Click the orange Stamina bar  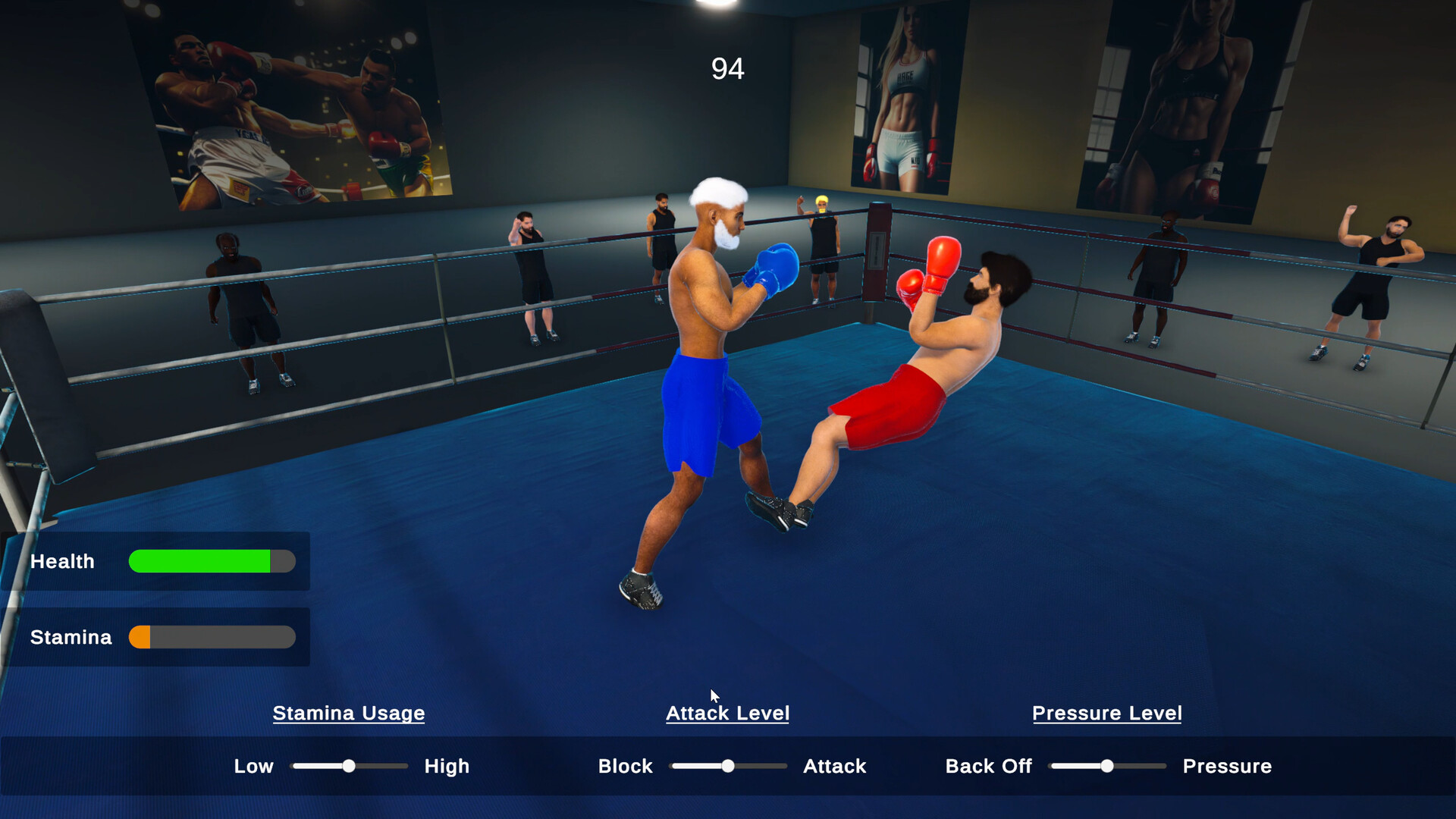click(140, 637)
